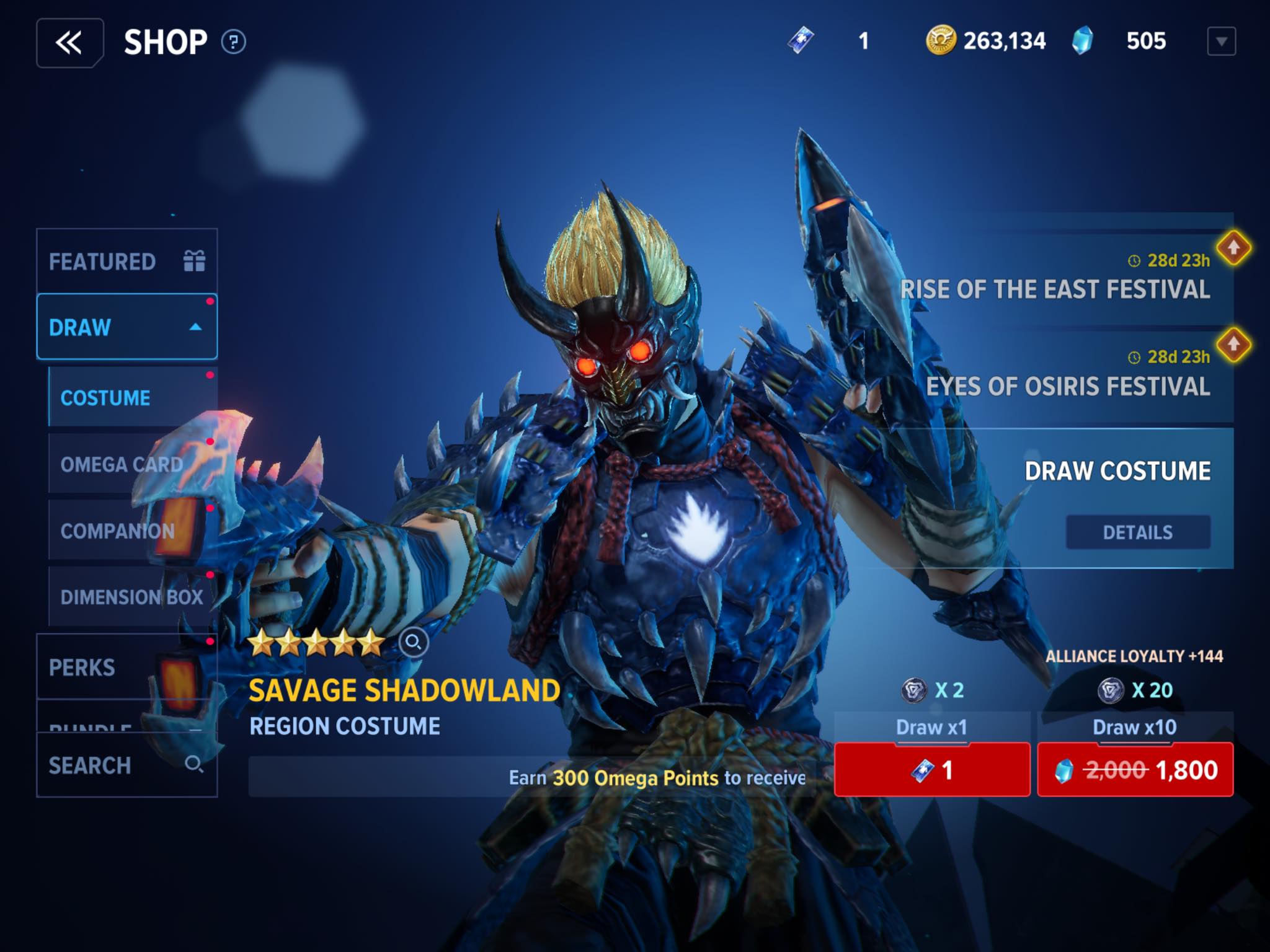Draw x1 costume with one ticket
Image resolution: width=1270 pixels, height=952 pixels.
point(931,770)
